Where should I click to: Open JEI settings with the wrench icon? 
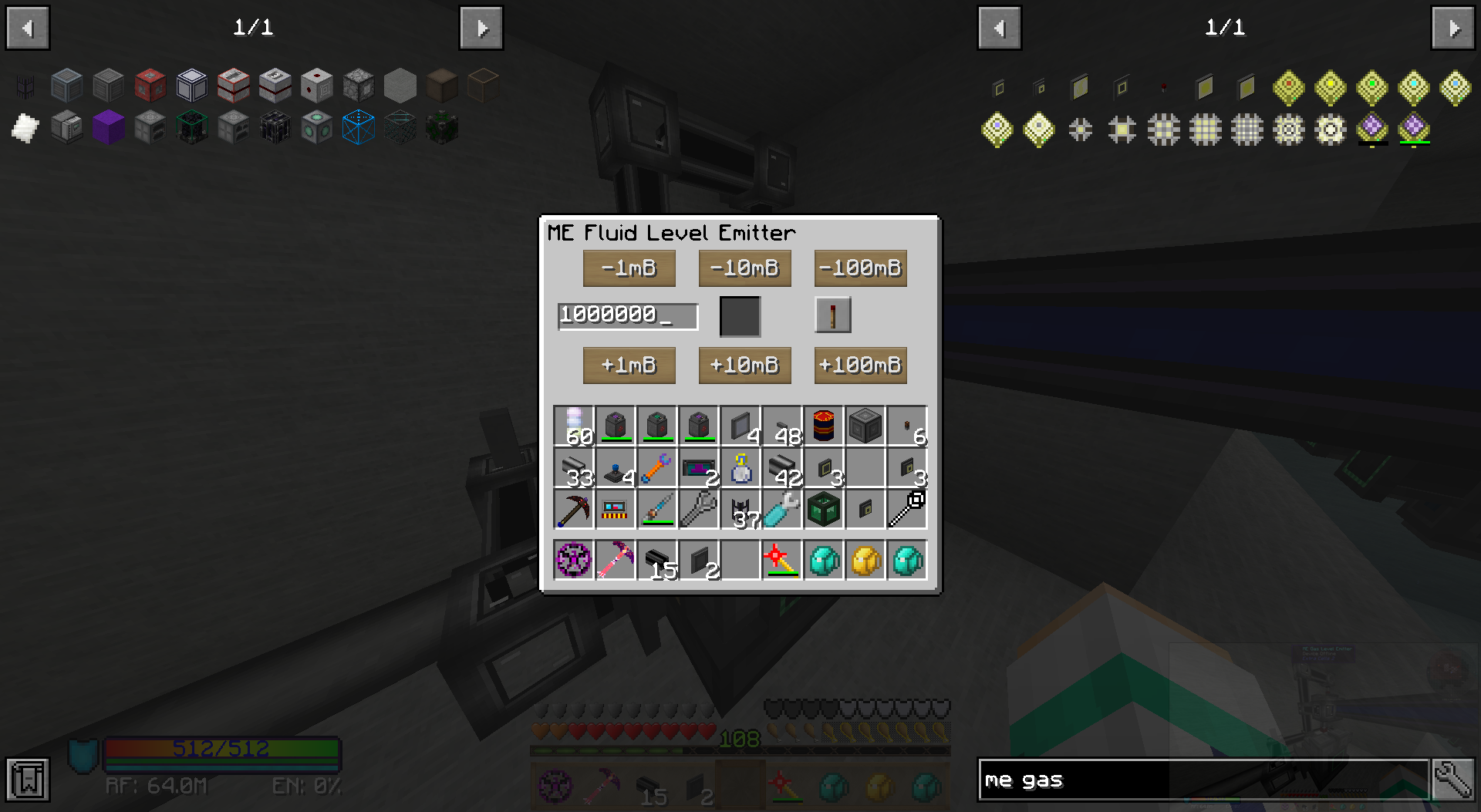[x=1453, y=780]
